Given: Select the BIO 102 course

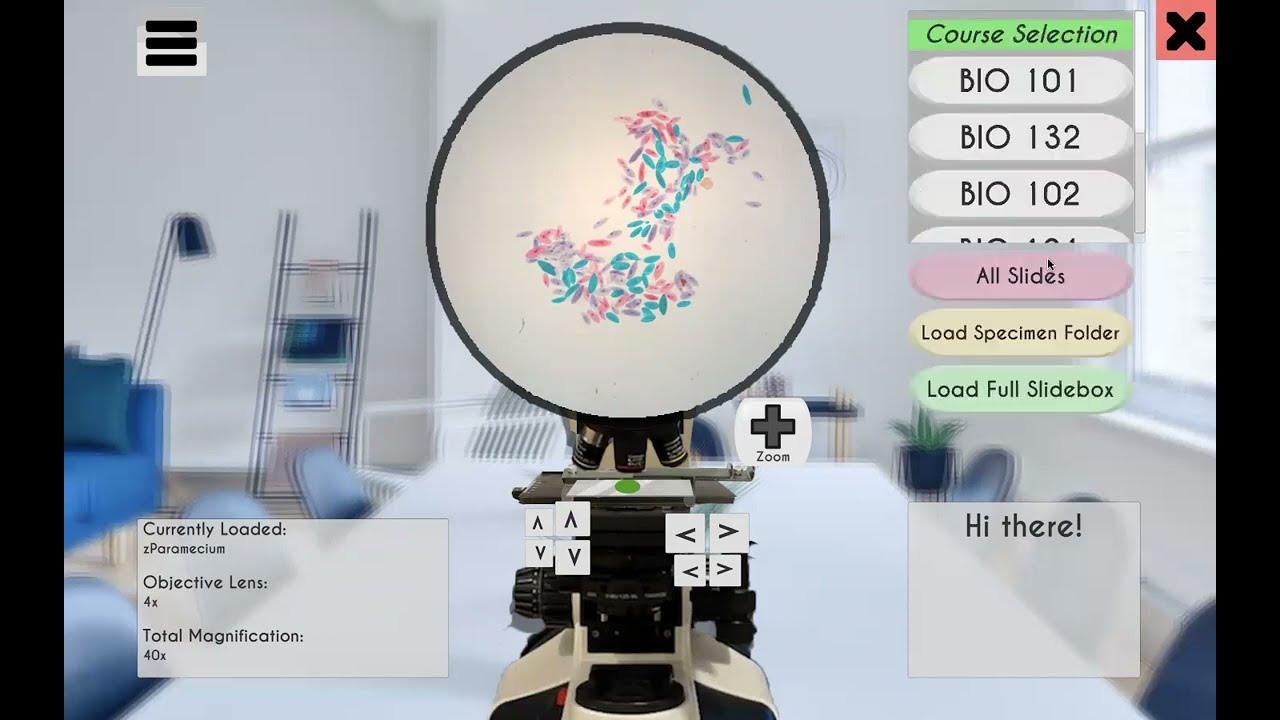Looking at the screenshot, I should click(x=1019, y=194).
